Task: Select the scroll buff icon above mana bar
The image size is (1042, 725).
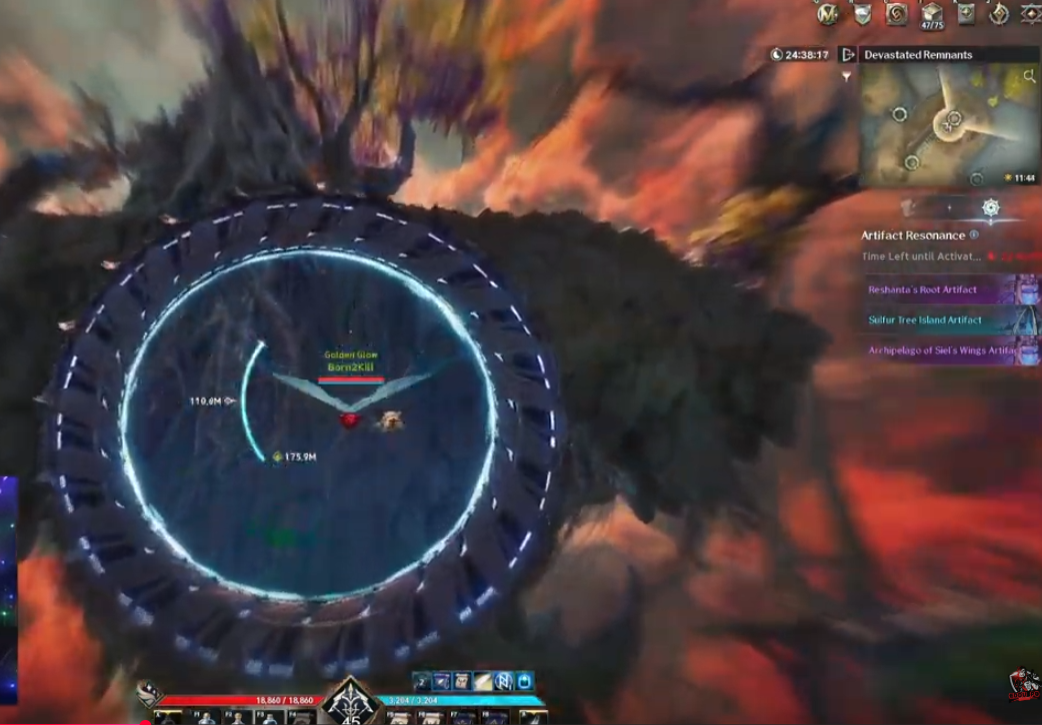Action: (462, 681)
